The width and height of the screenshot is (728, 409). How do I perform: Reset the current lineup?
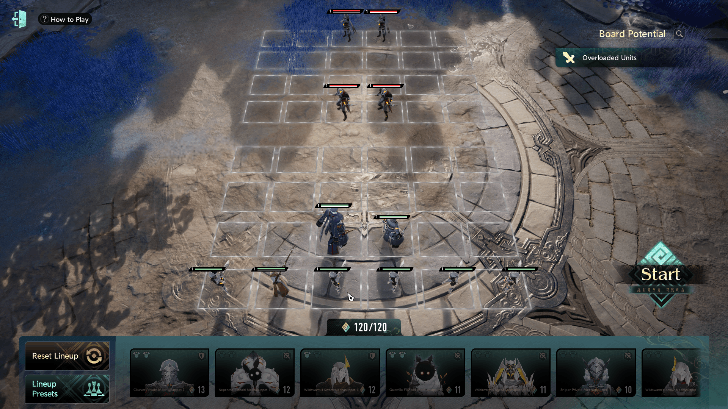click(65, 356)
